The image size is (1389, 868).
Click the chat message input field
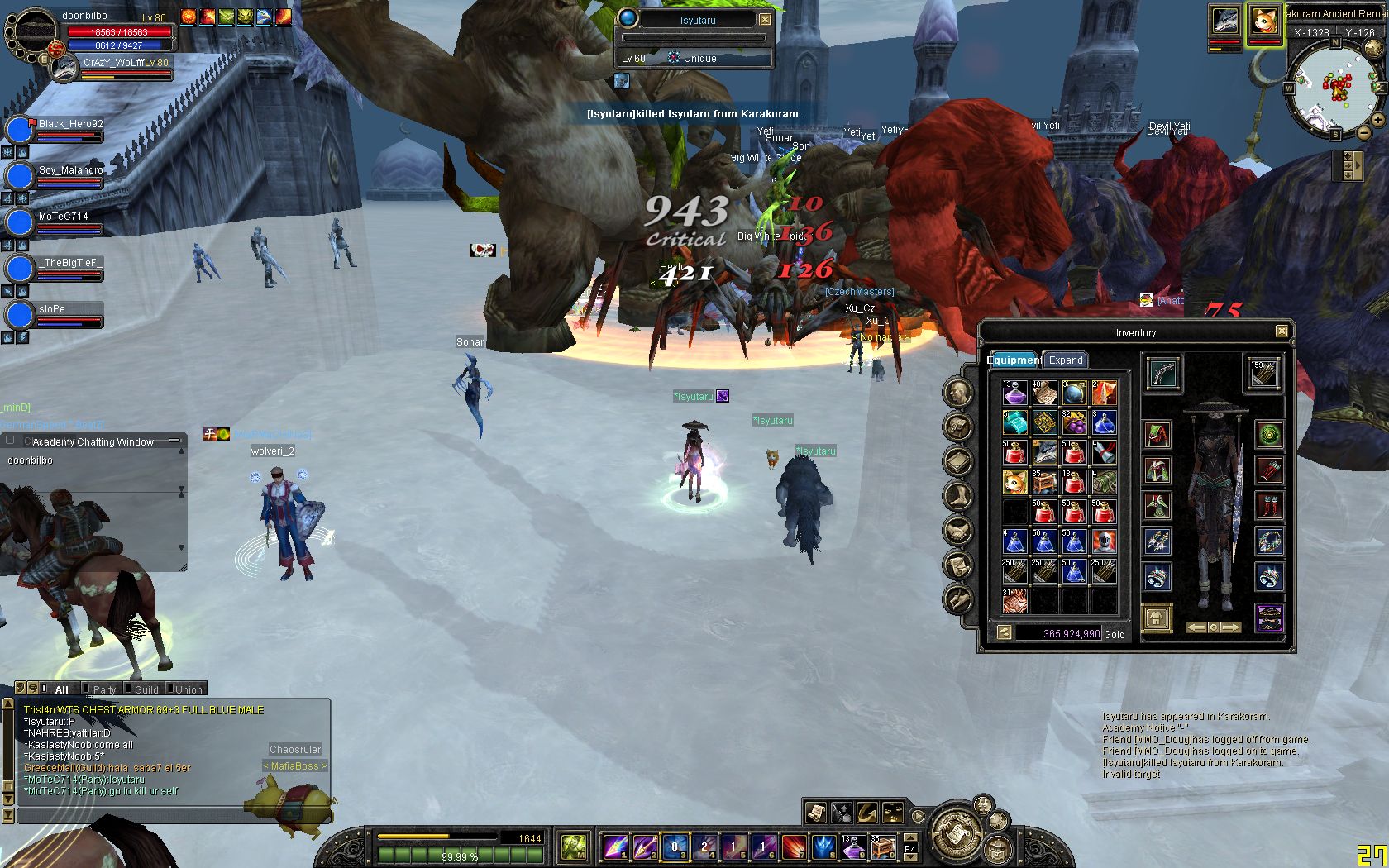(165, 816)
